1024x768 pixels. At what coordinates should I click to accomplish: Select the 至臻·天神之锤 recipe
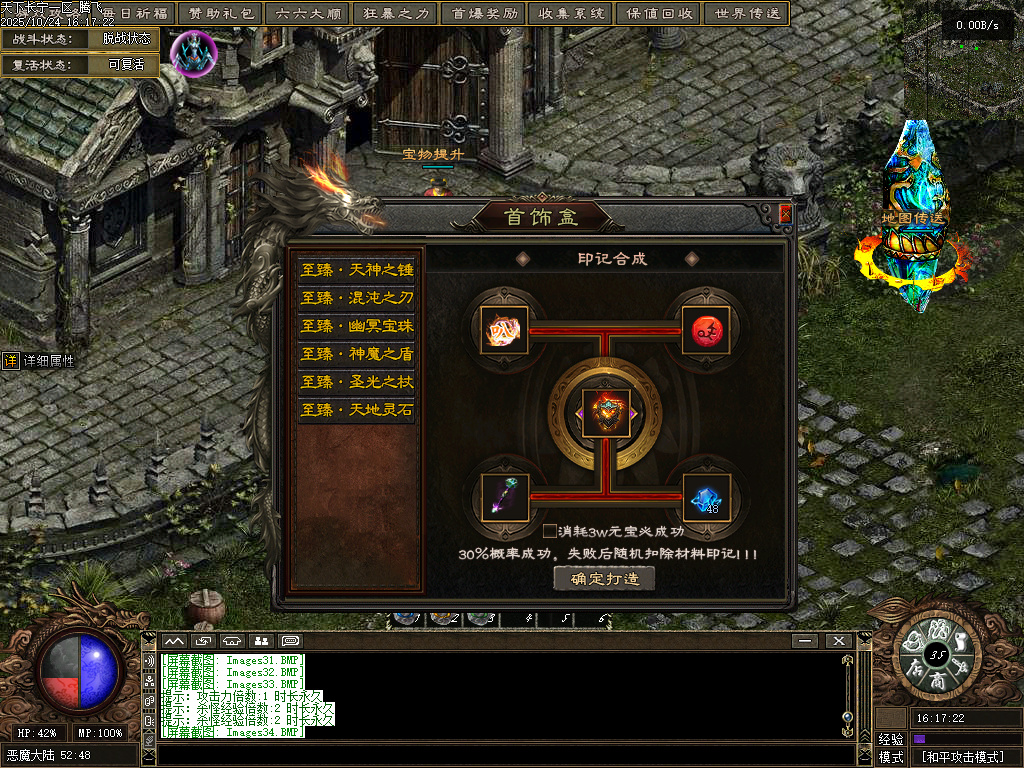[x=356, y=270]
